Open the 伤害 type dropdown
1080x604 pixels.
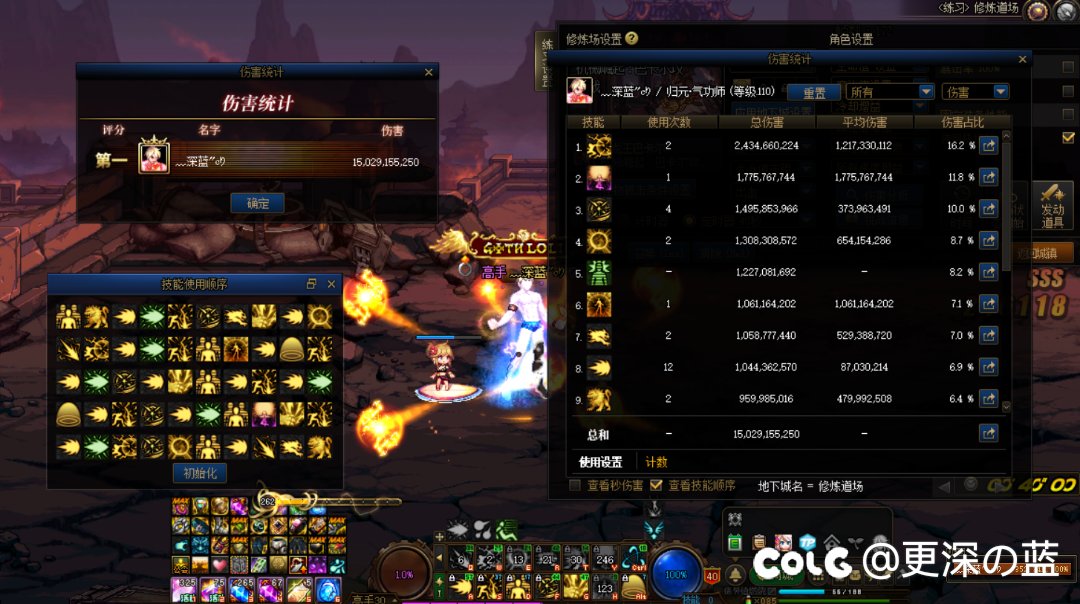pyautogui.click(x=975, y=92)
